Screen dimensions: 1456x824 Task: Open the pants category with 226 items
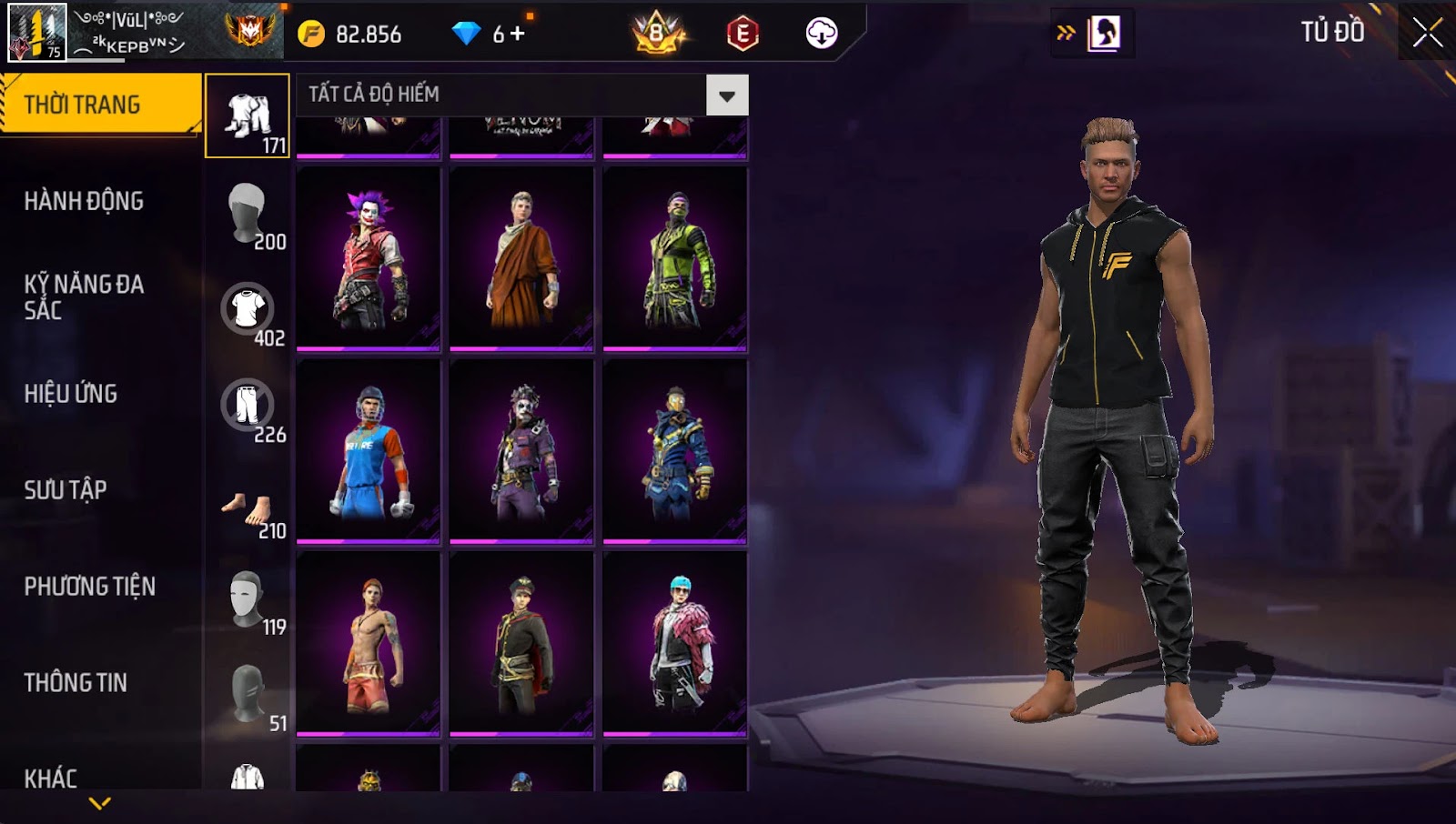[x=248, y=407]
